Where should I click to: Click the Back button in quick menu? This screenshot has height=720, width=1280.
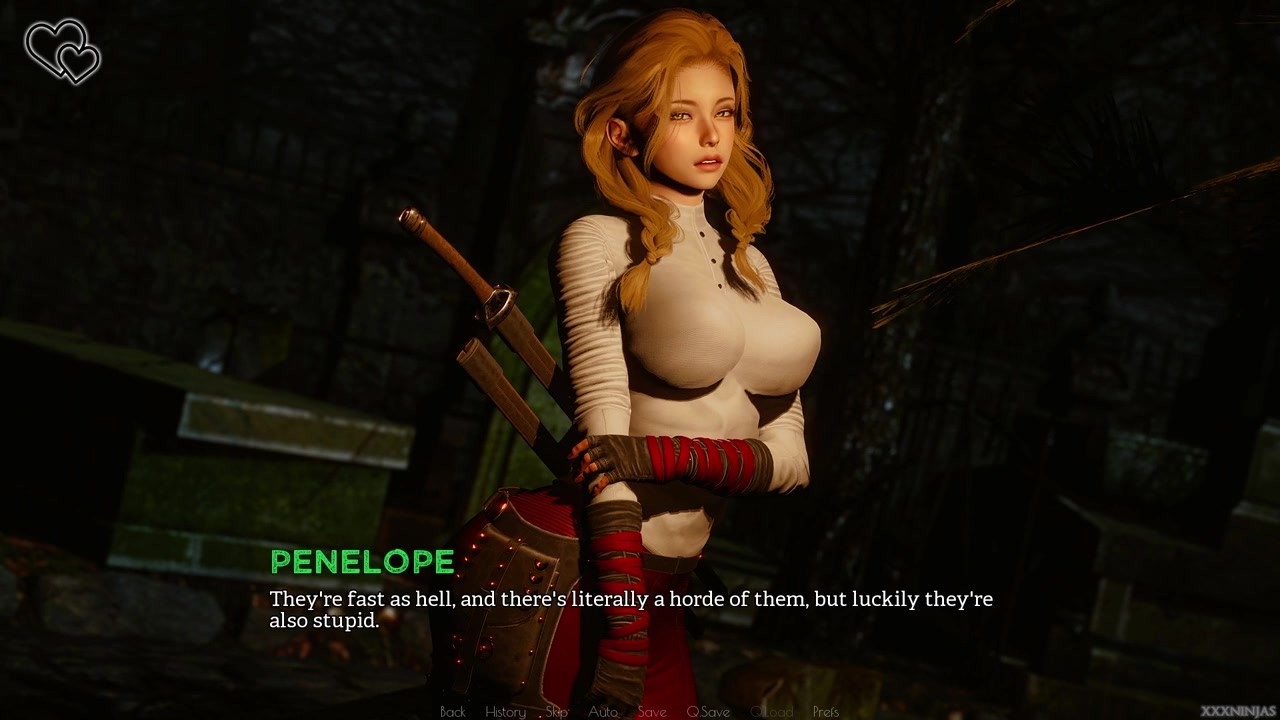point(453,712)
